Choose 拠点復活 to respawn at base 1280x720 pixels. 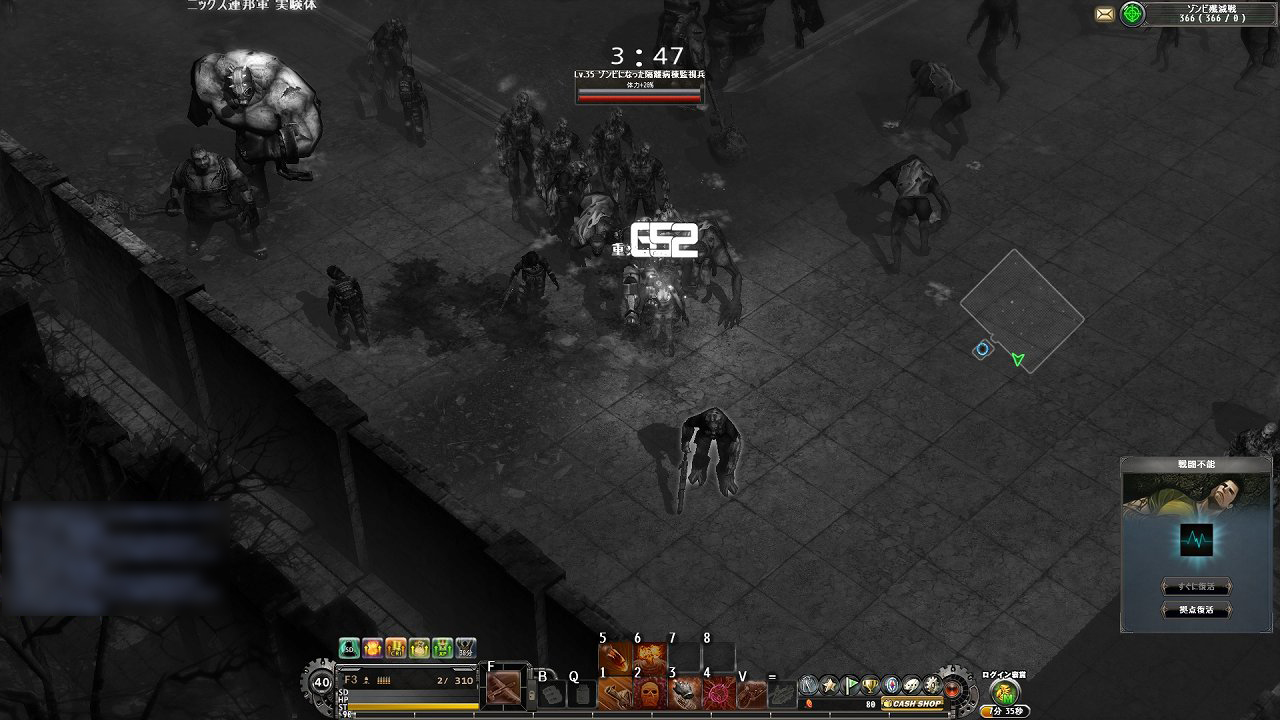click(1196, 610)
